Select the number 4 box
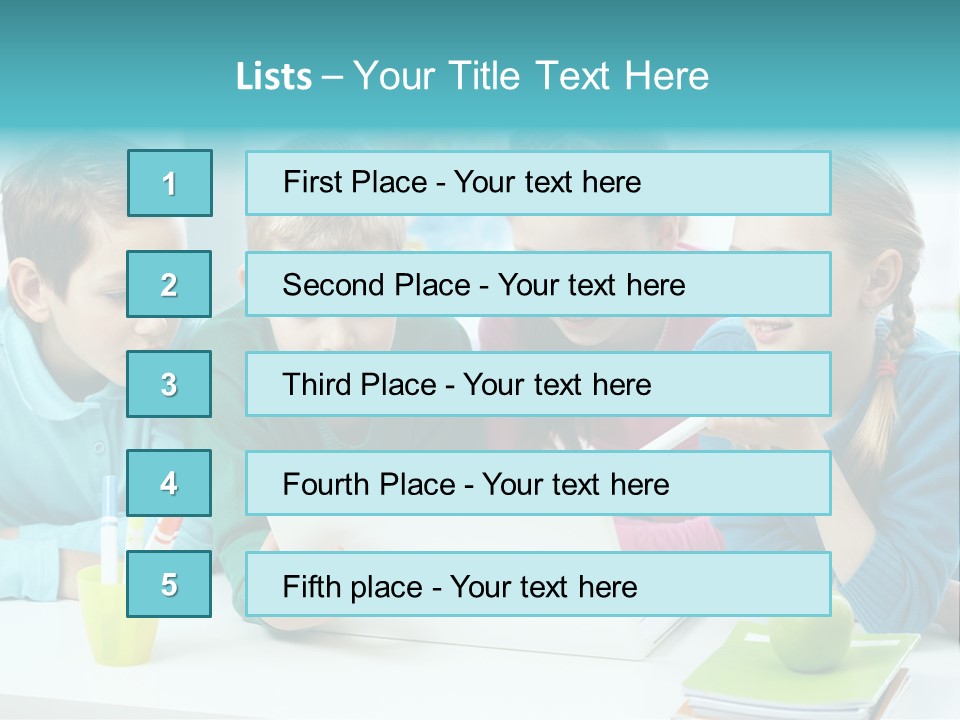Screen dimensions: 960x720 tap(169, 484)
